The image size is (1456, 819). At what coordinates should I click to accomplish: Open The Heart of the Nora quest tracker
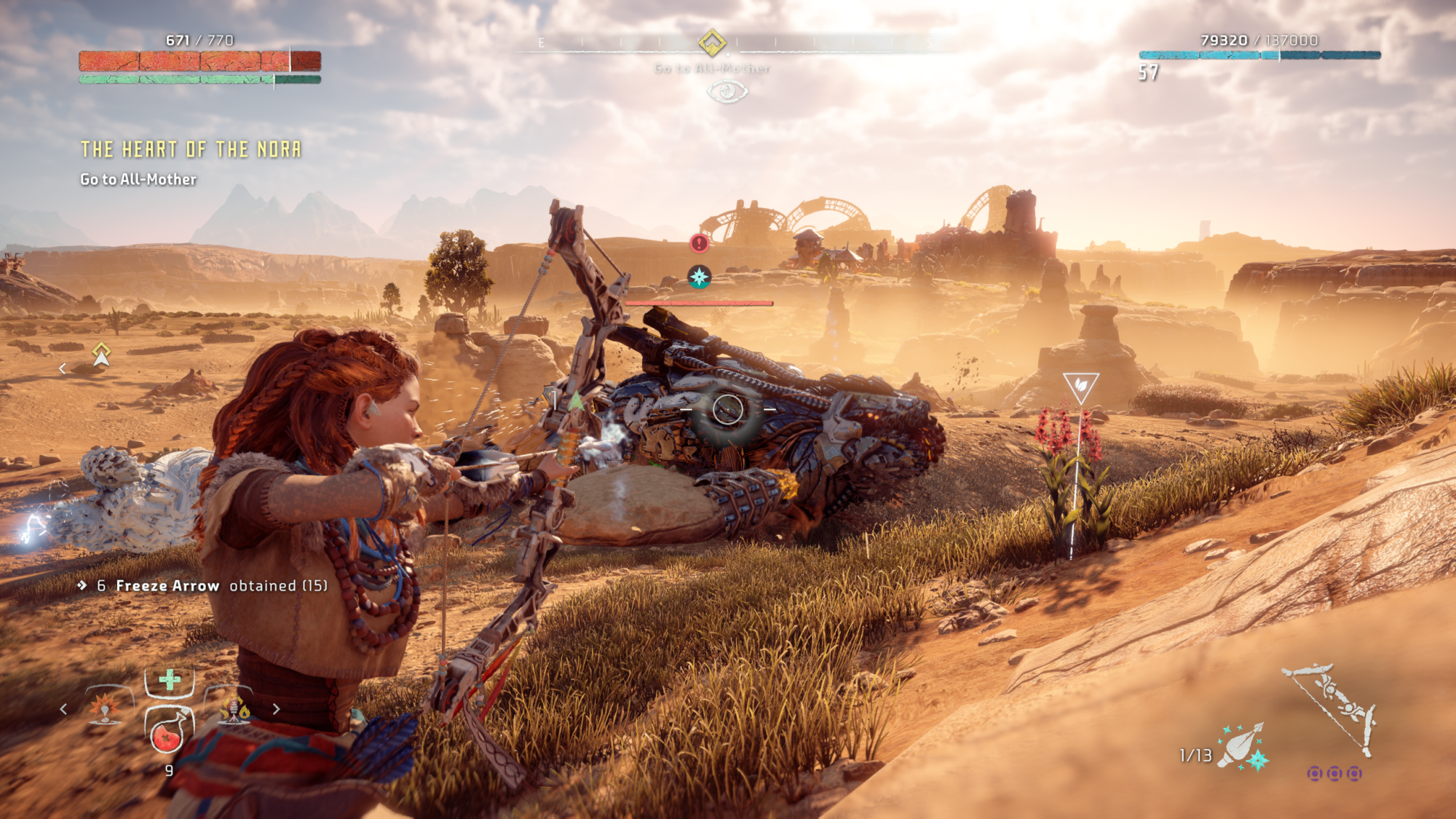click(191, 150)
